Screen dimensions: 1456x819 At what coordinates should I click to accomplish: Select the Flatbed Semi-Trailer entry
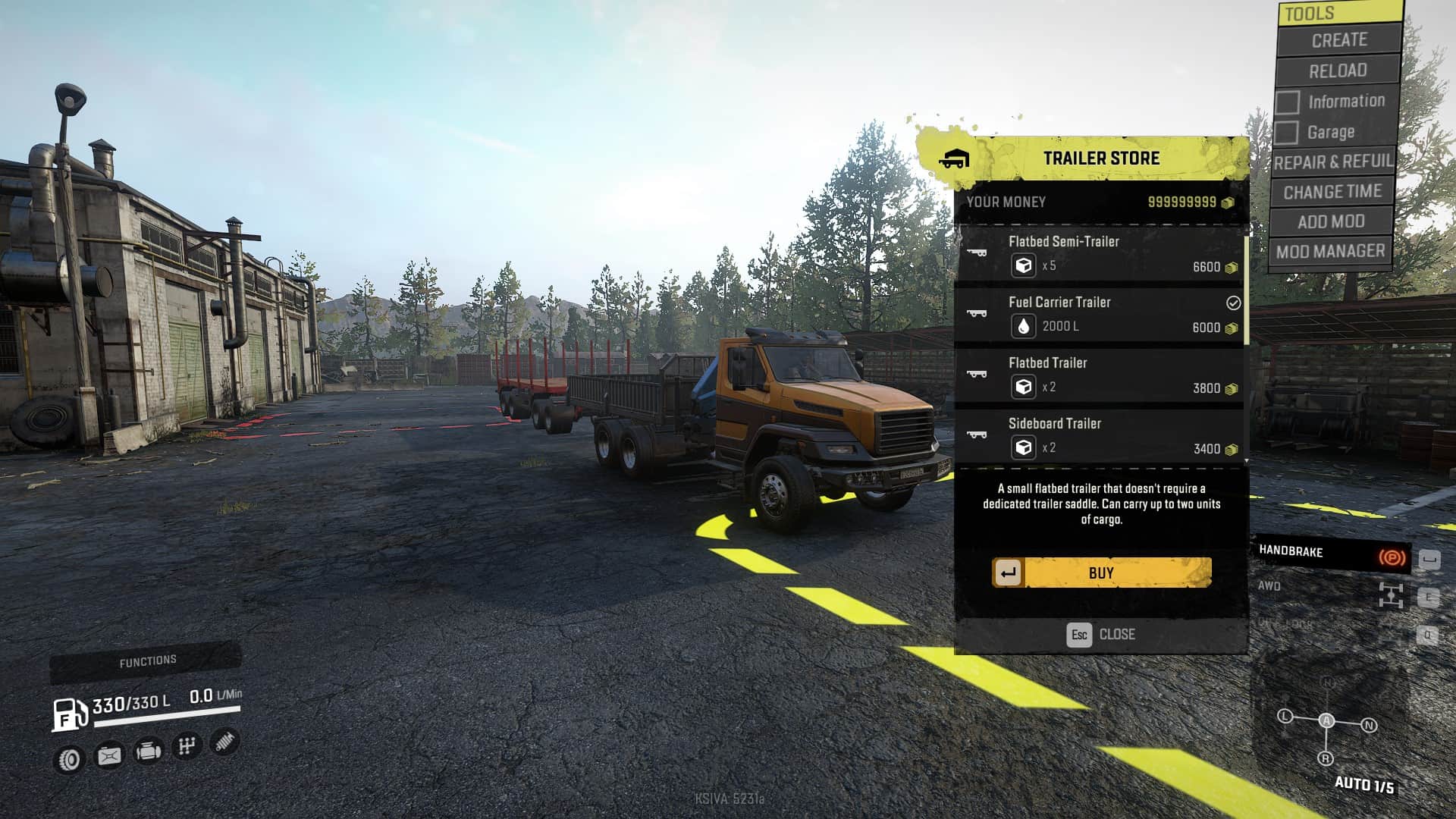coord(1100,255)
